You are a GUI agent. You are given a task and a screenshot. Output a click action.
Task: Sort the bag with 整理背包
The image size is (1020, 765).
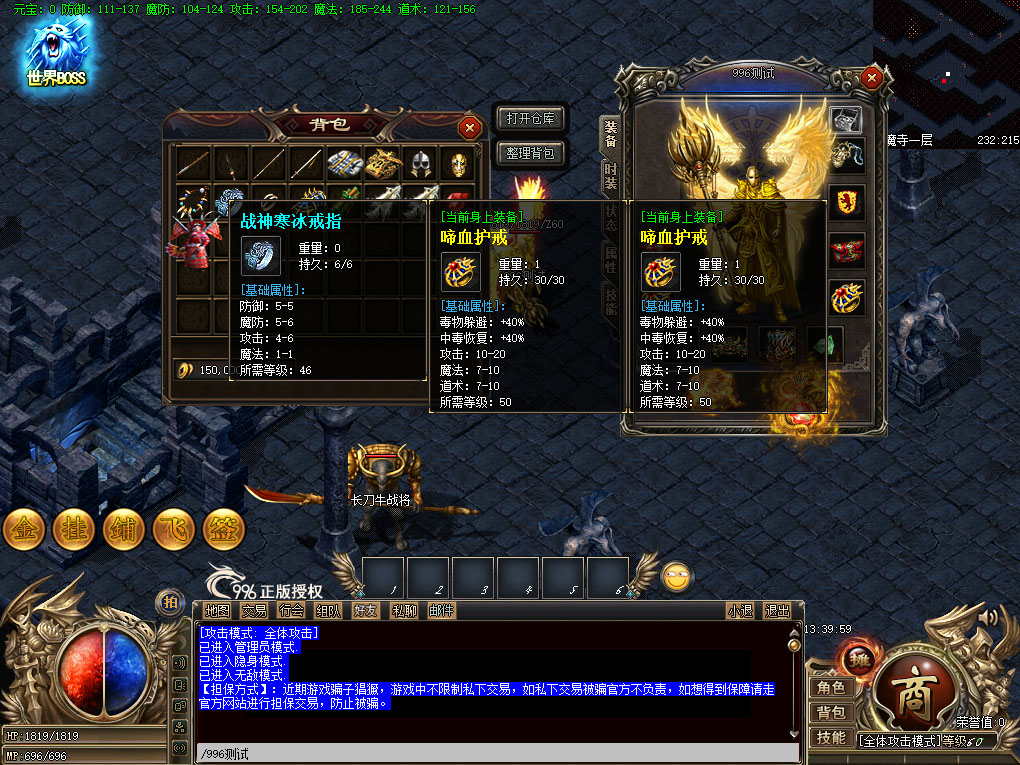531,153
